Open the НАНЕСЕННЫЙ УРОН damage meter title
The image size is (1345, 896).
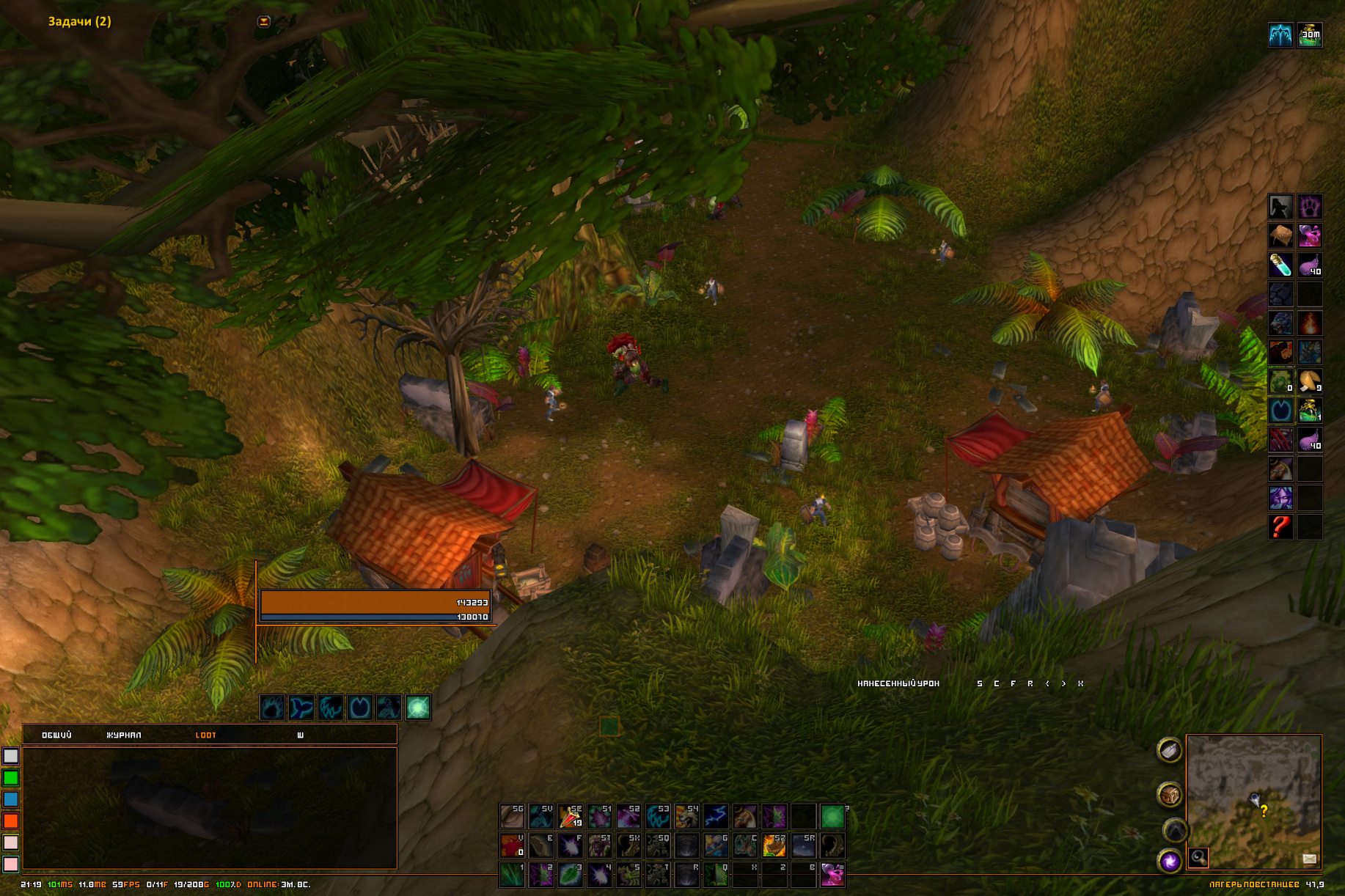point(898,683)
